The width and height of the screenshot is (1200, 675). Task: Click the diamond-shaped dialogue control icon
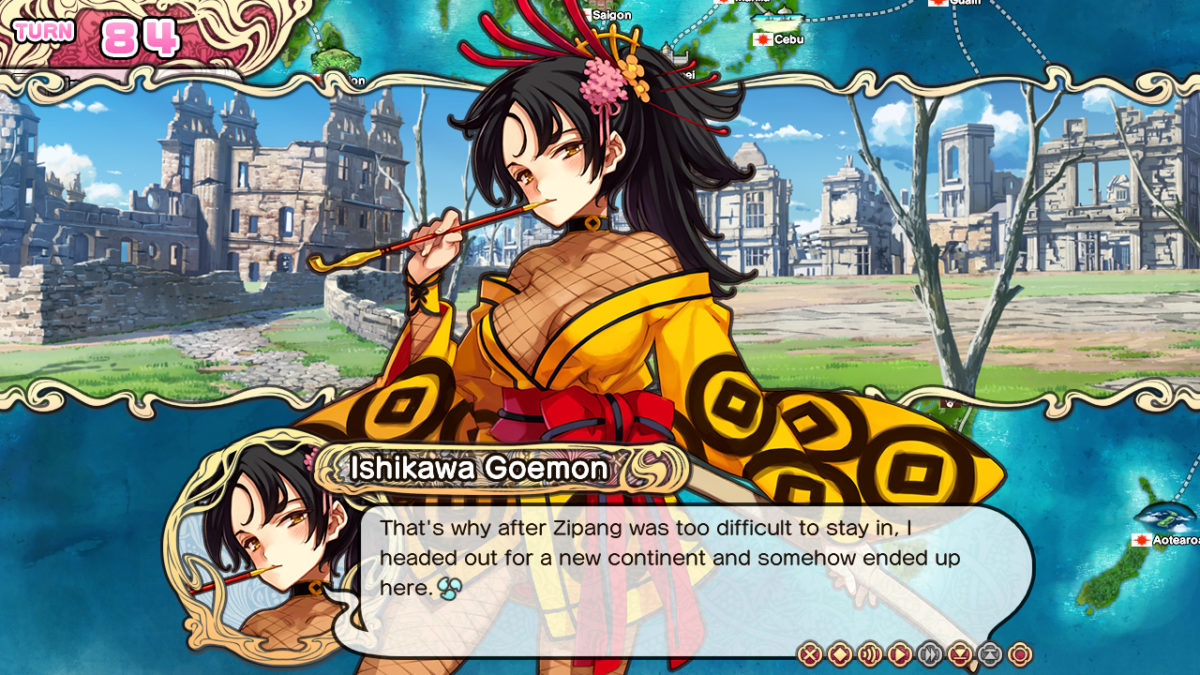point(840,655)
